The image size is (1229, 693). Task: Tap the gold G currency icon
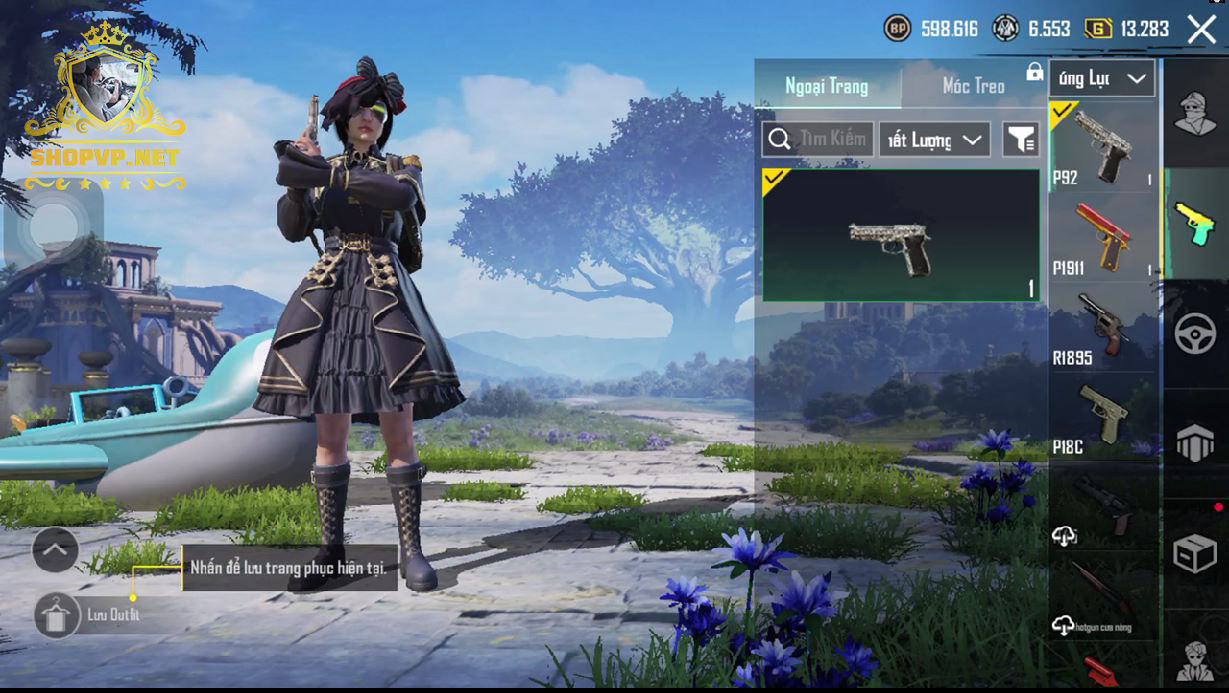[1098, 28]
